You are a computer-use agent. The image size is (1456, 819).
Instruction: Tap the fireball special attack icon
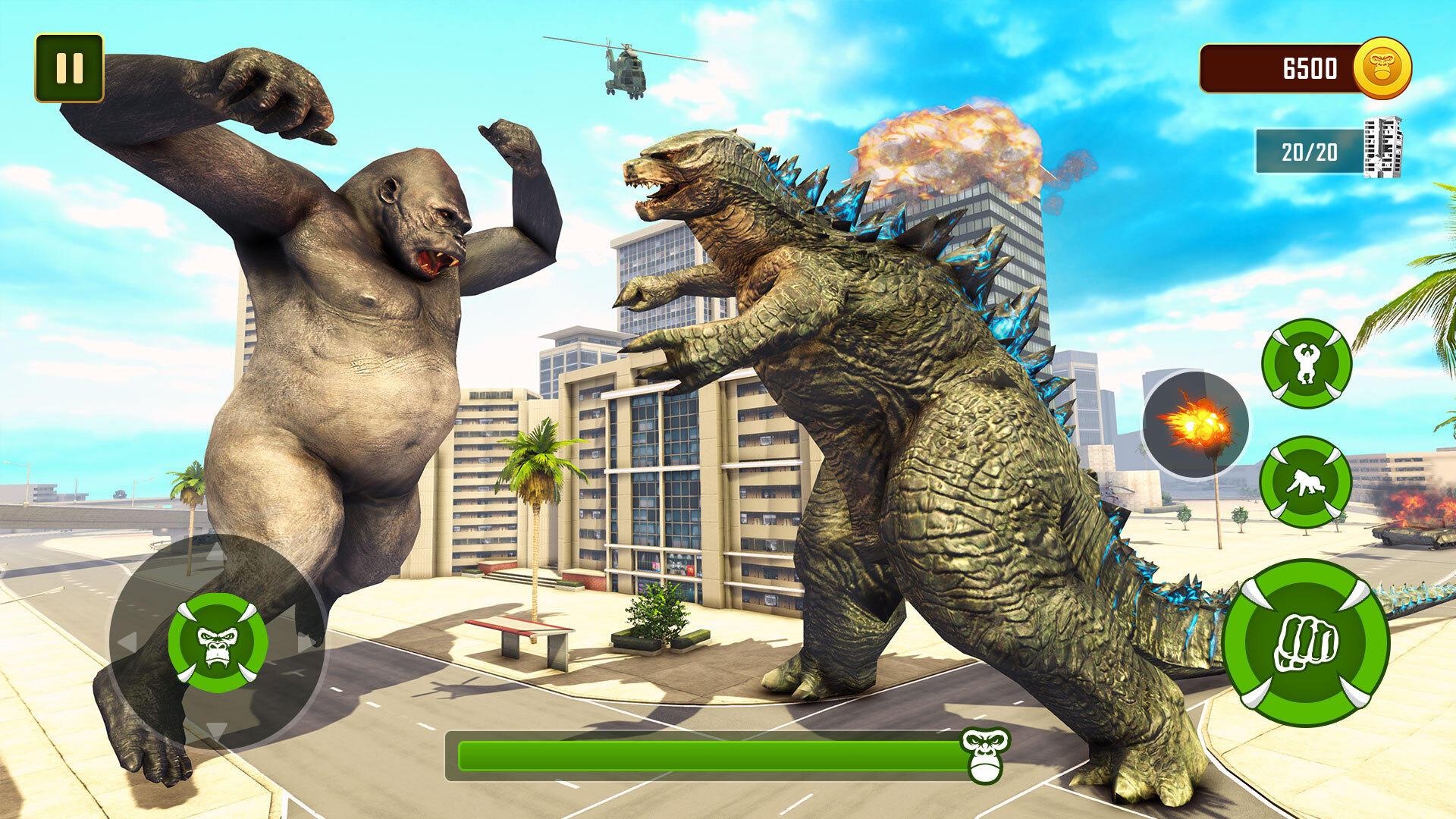[1196, 423]
